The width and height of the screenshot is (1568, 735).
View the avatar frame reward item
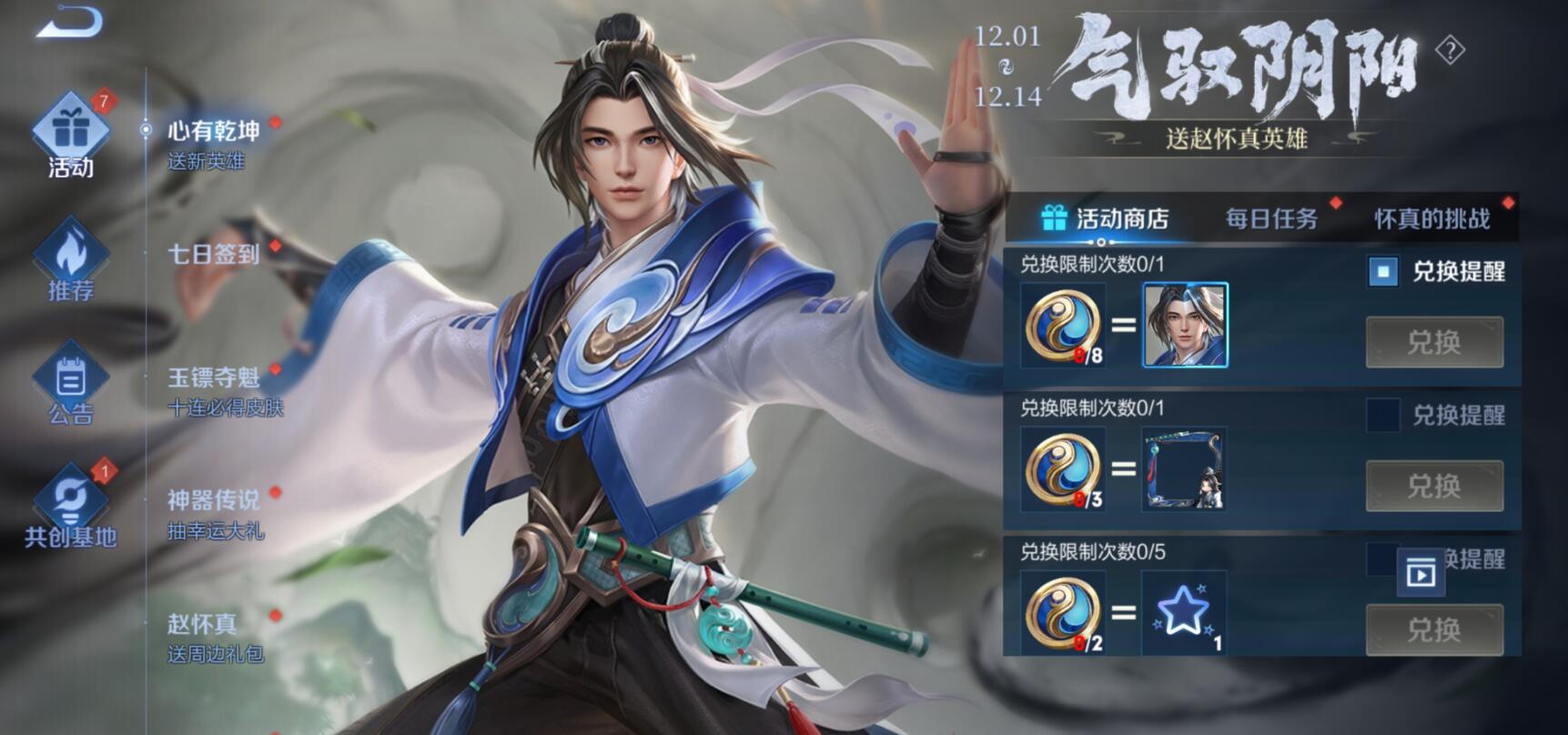tap(1185, 468)
